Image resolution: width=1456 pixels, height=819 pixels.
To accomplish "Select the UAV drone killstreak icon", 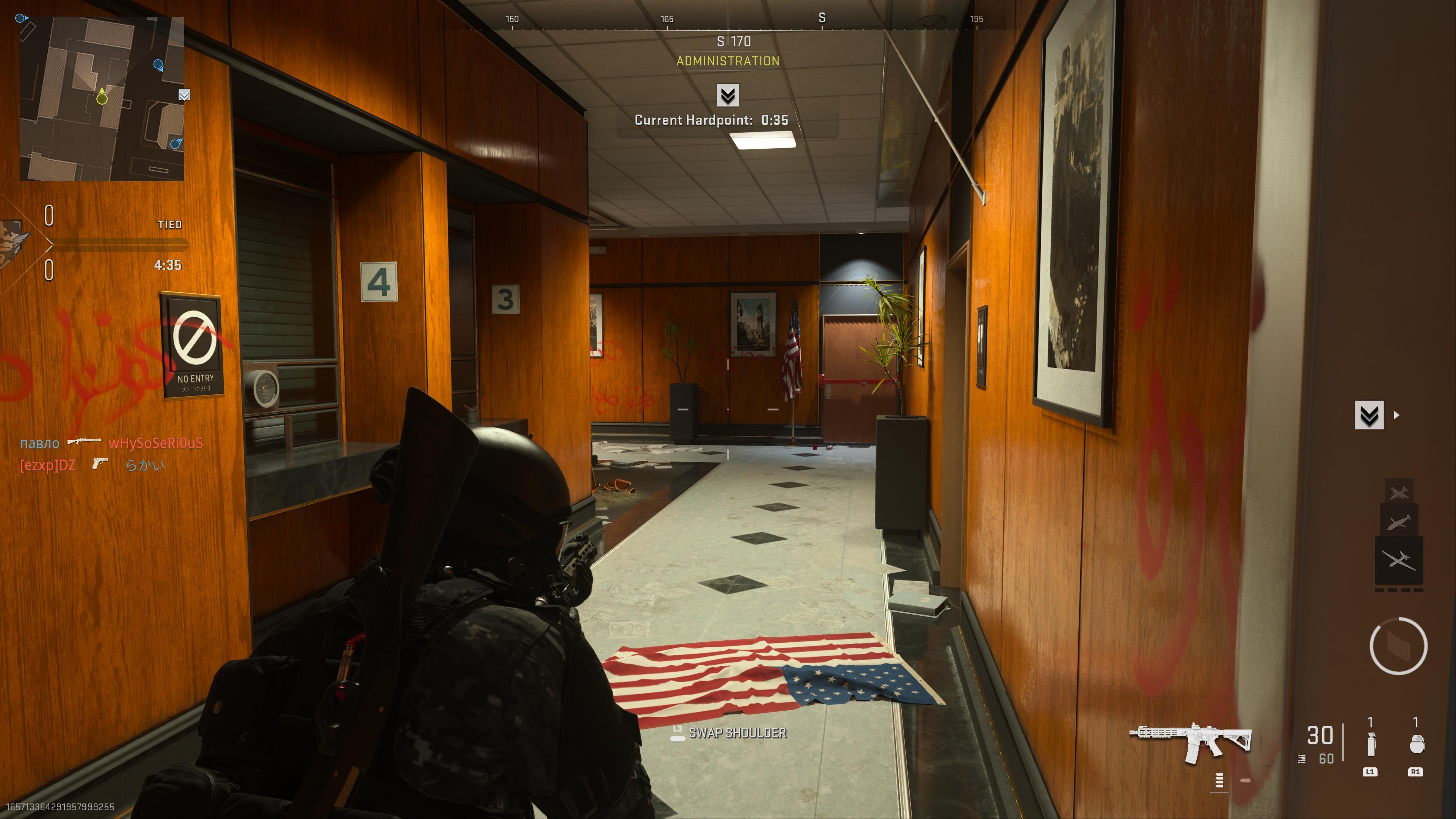I will pos(1400,560).
